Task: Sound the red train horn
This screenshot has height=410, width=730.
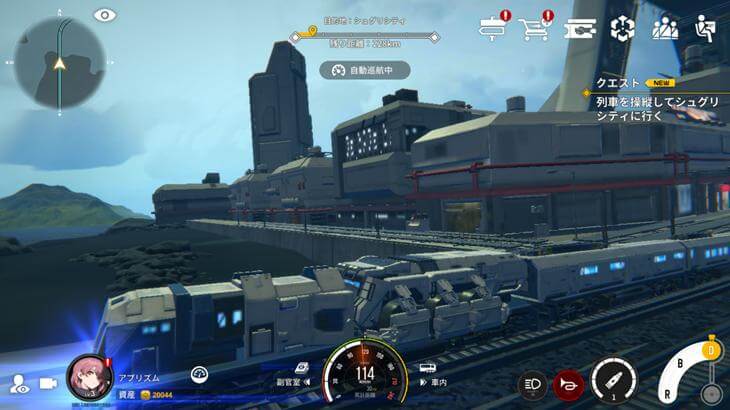Action: pyautogui.click(x=568, y=383)
